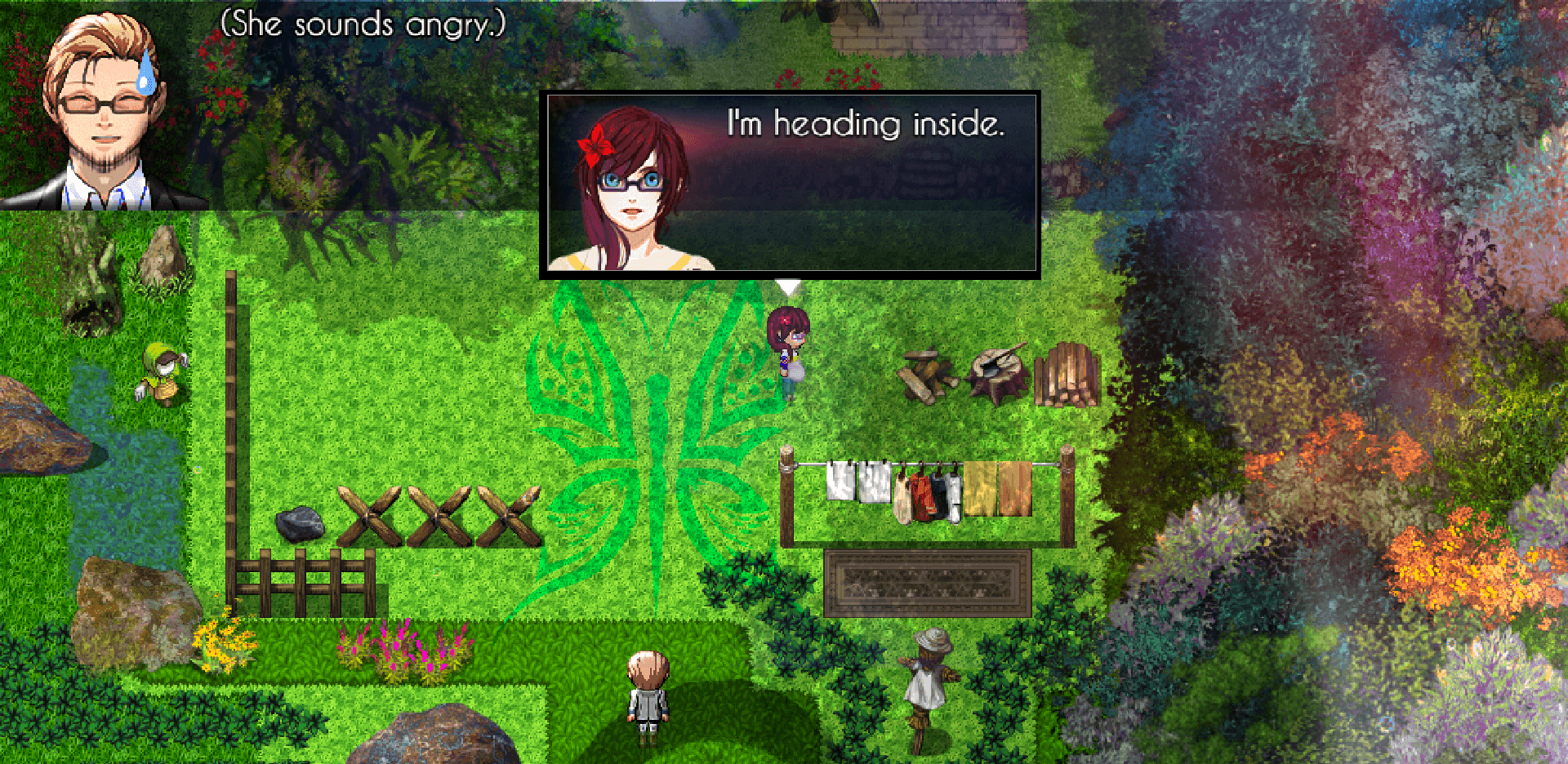
Task: Open the wooden crossed barricade row
Action: [x=437, y=514]
